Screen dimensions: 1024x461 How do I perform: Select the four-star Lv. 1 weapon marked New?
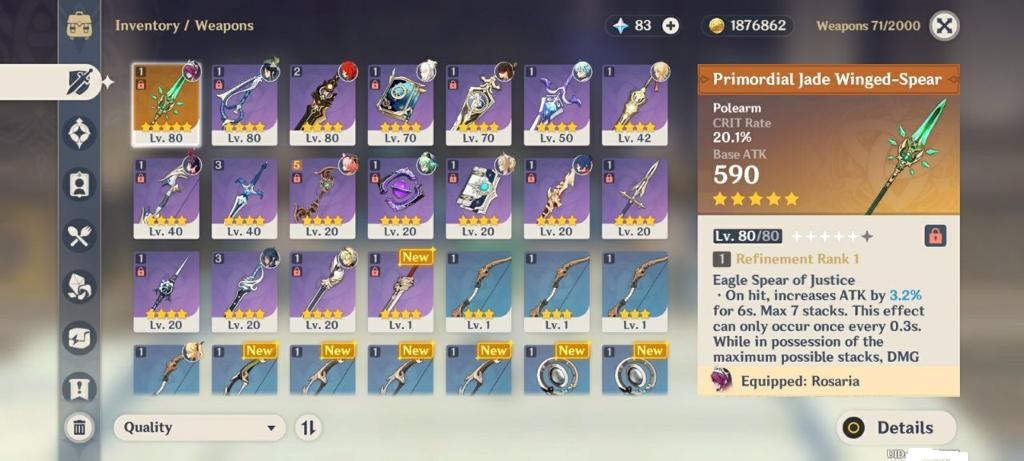click(x=400, y=290)
